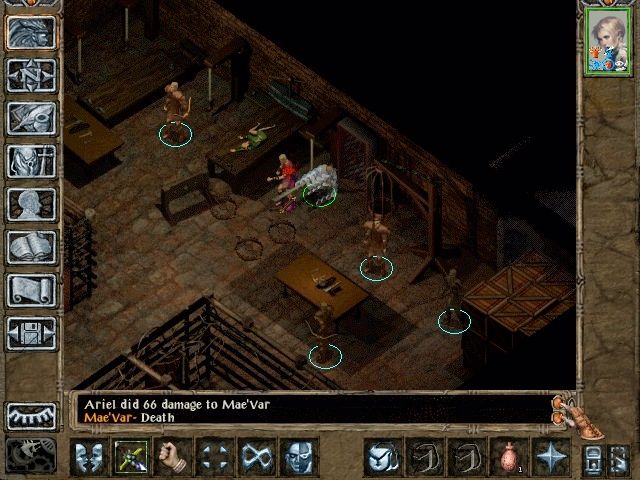Choose the fist attack icon

click(172, 457)
